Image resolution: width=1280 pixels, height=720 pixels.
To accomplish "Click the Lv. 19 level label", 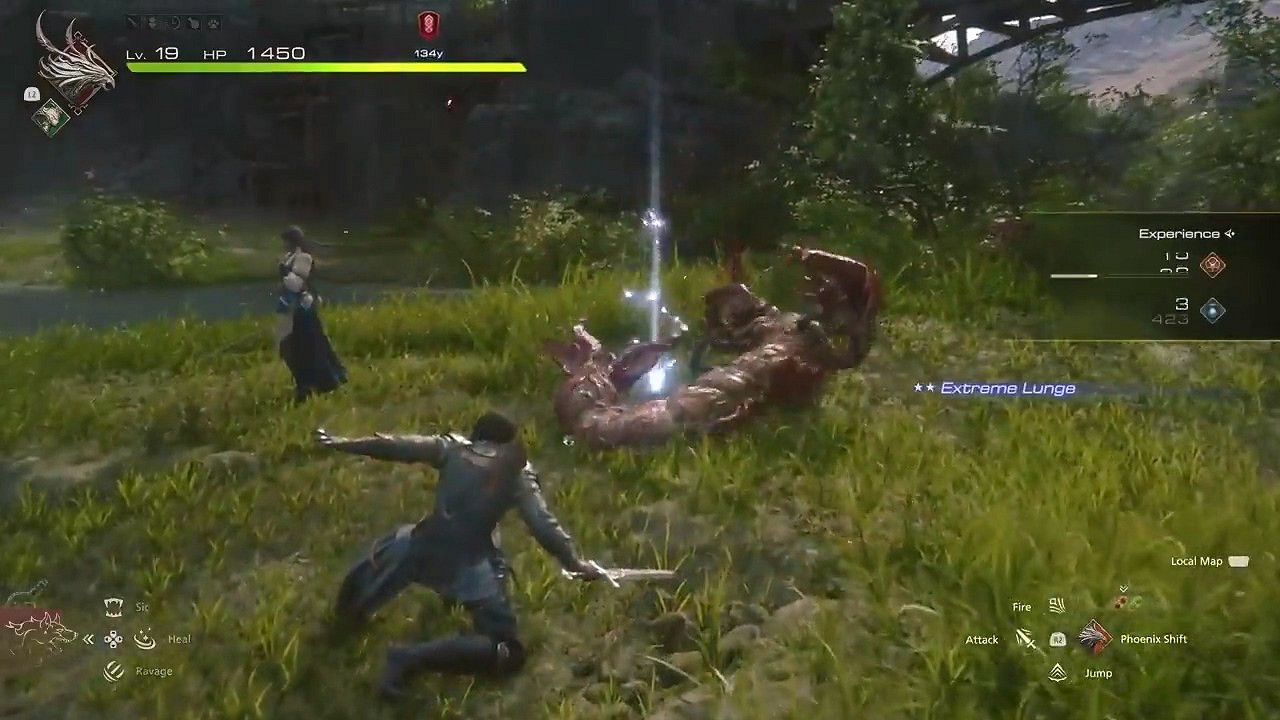I will [152, 53].
